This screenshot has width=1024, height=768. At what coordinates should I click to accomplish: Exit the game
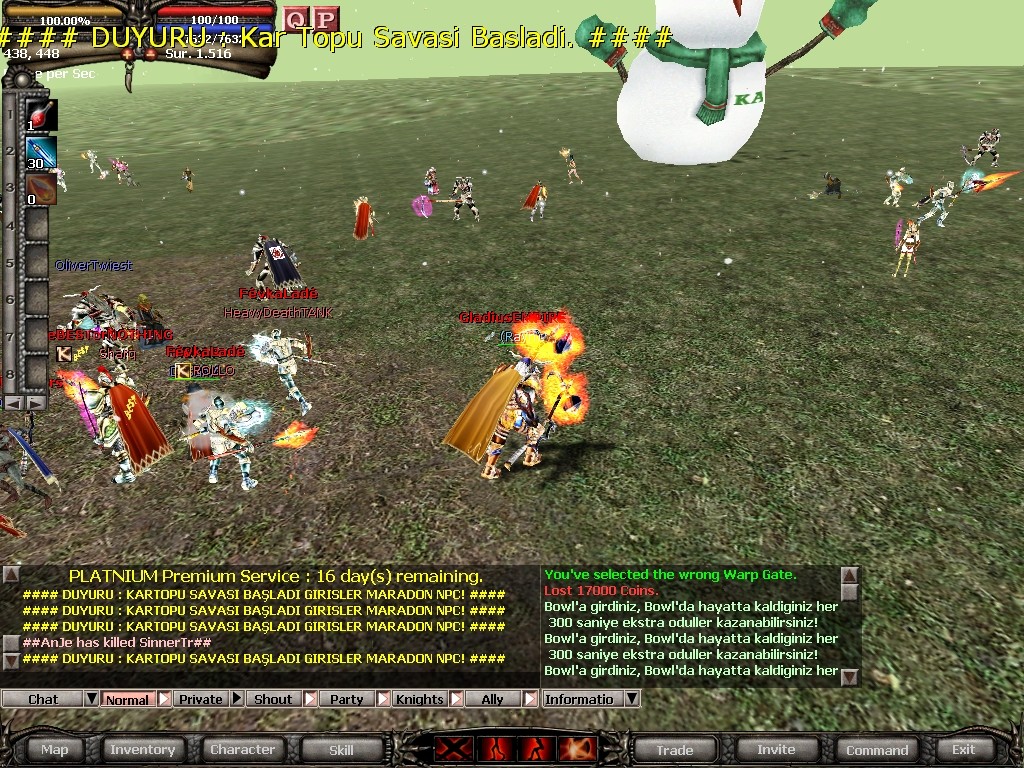(963, 749)
